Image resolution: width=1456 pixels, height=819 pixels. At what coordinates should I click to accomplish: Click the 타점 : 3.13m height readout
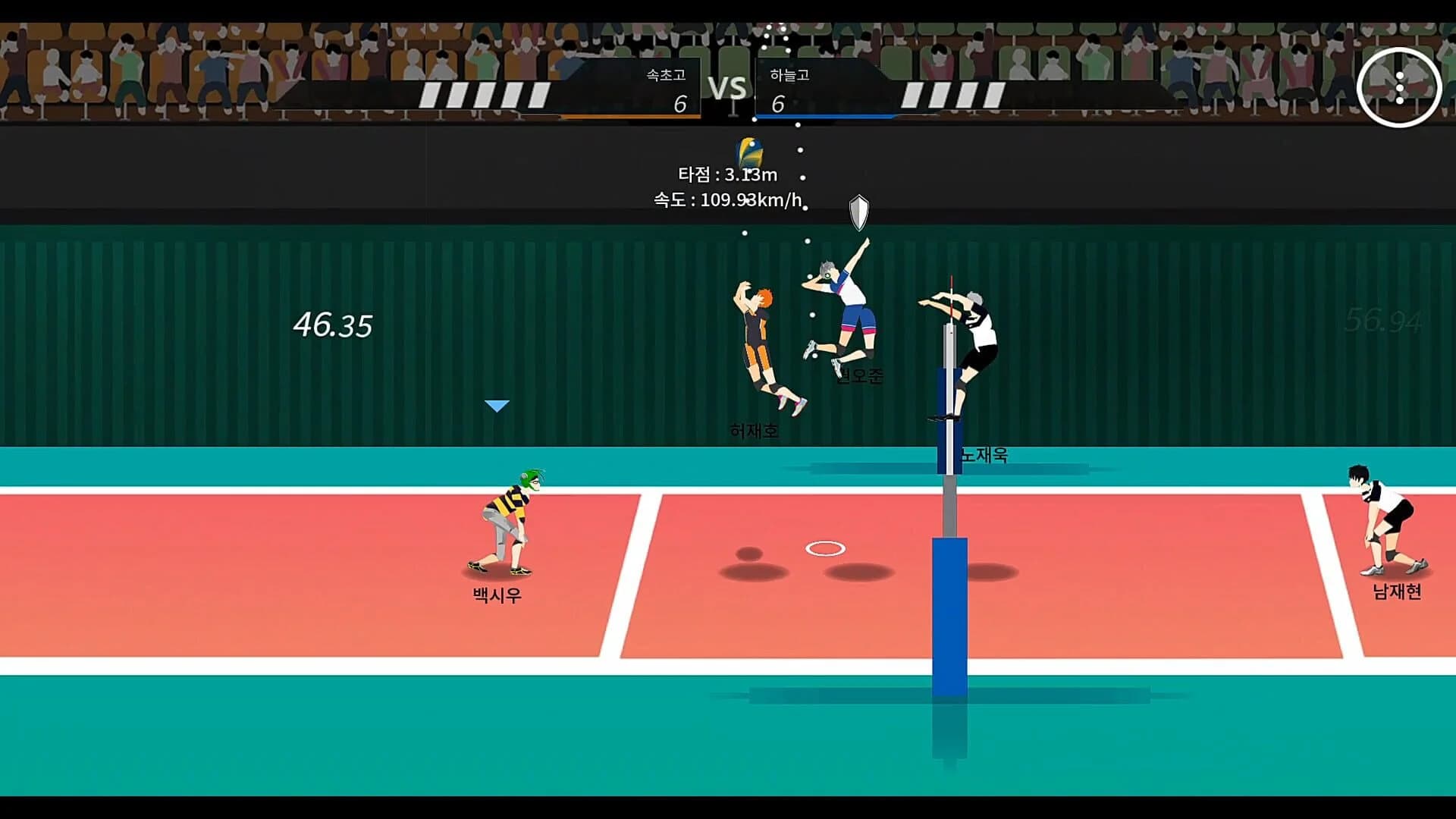(x=728, y=174)
